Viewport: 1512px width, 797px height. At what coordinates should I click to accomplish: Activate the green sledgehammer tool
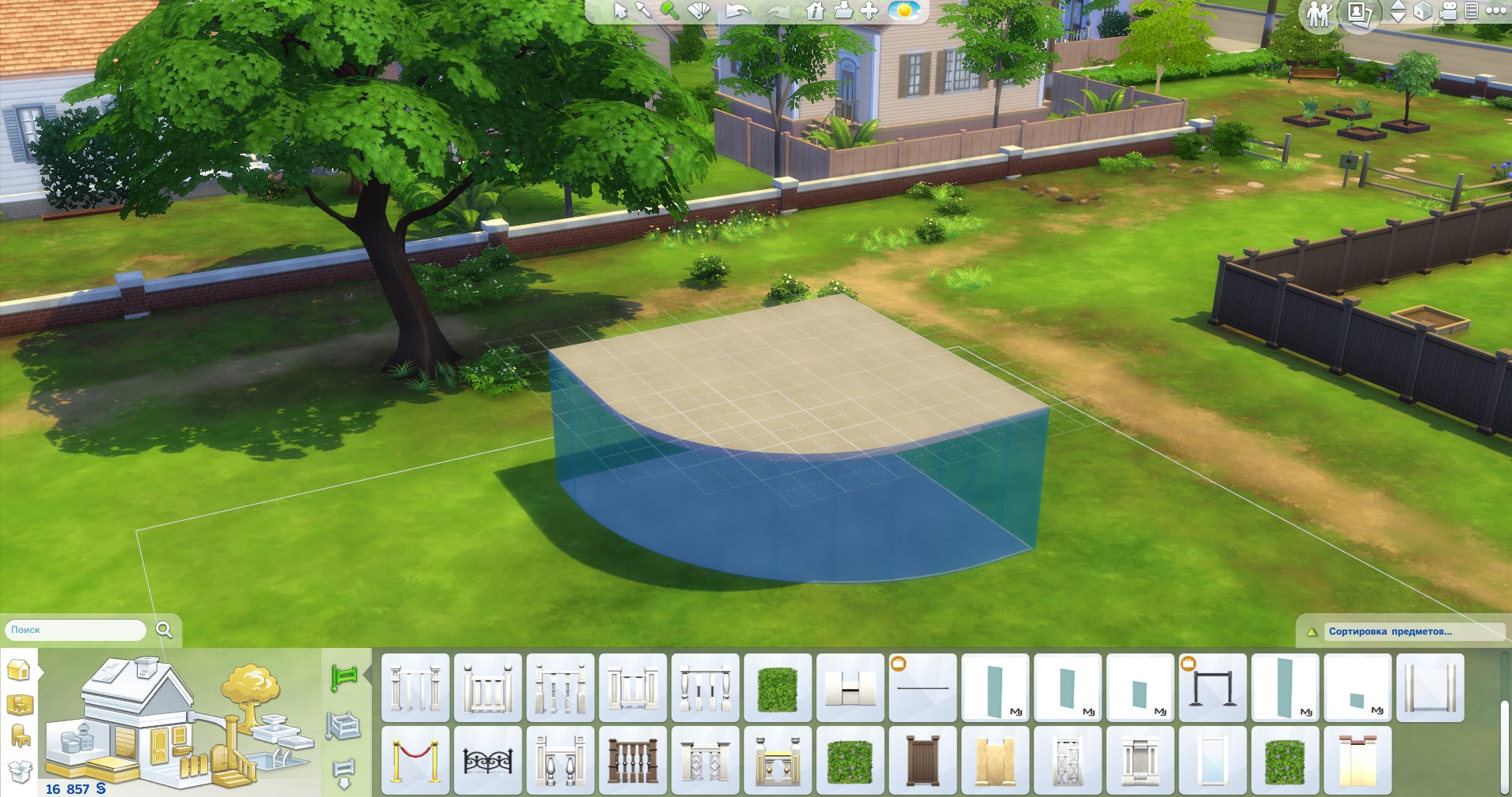click(x=670, y=10)
